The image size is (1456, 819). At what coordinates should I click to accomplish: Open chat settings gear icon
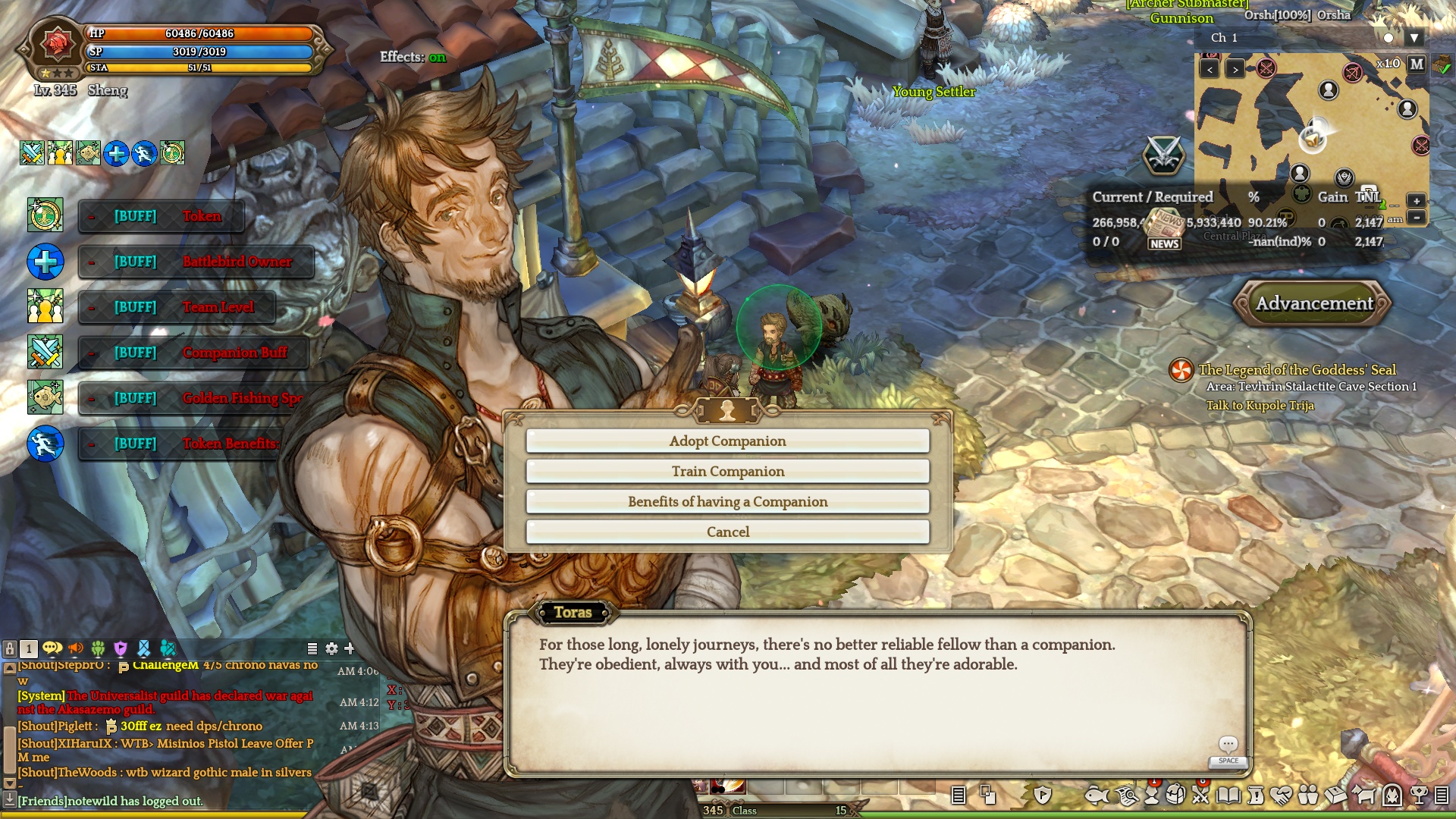click(x=331, y=649)
